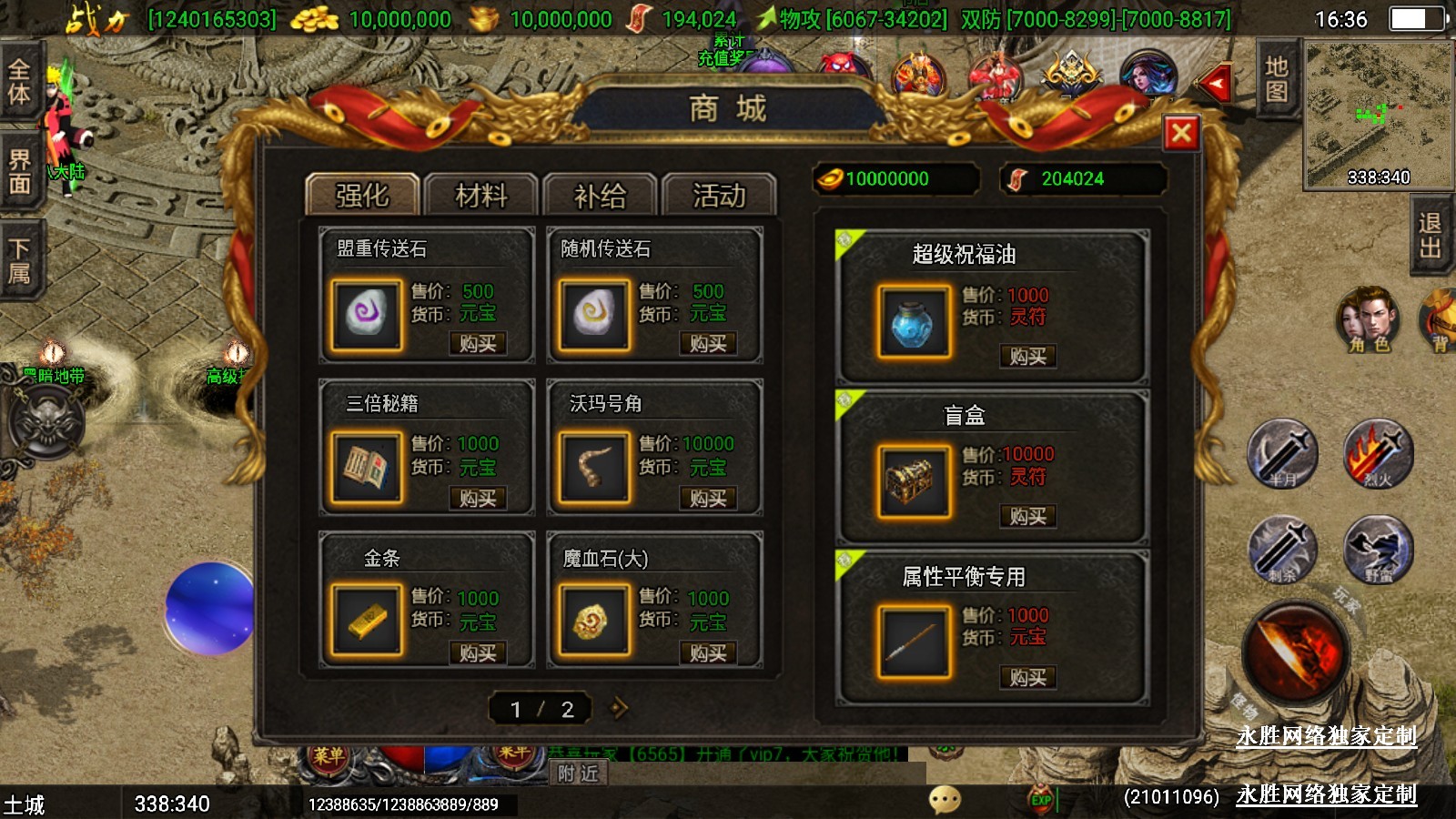Purchase the 沃玛号角 horn
This screenshot has height=819, width=1456.
[x=707, y=499]
